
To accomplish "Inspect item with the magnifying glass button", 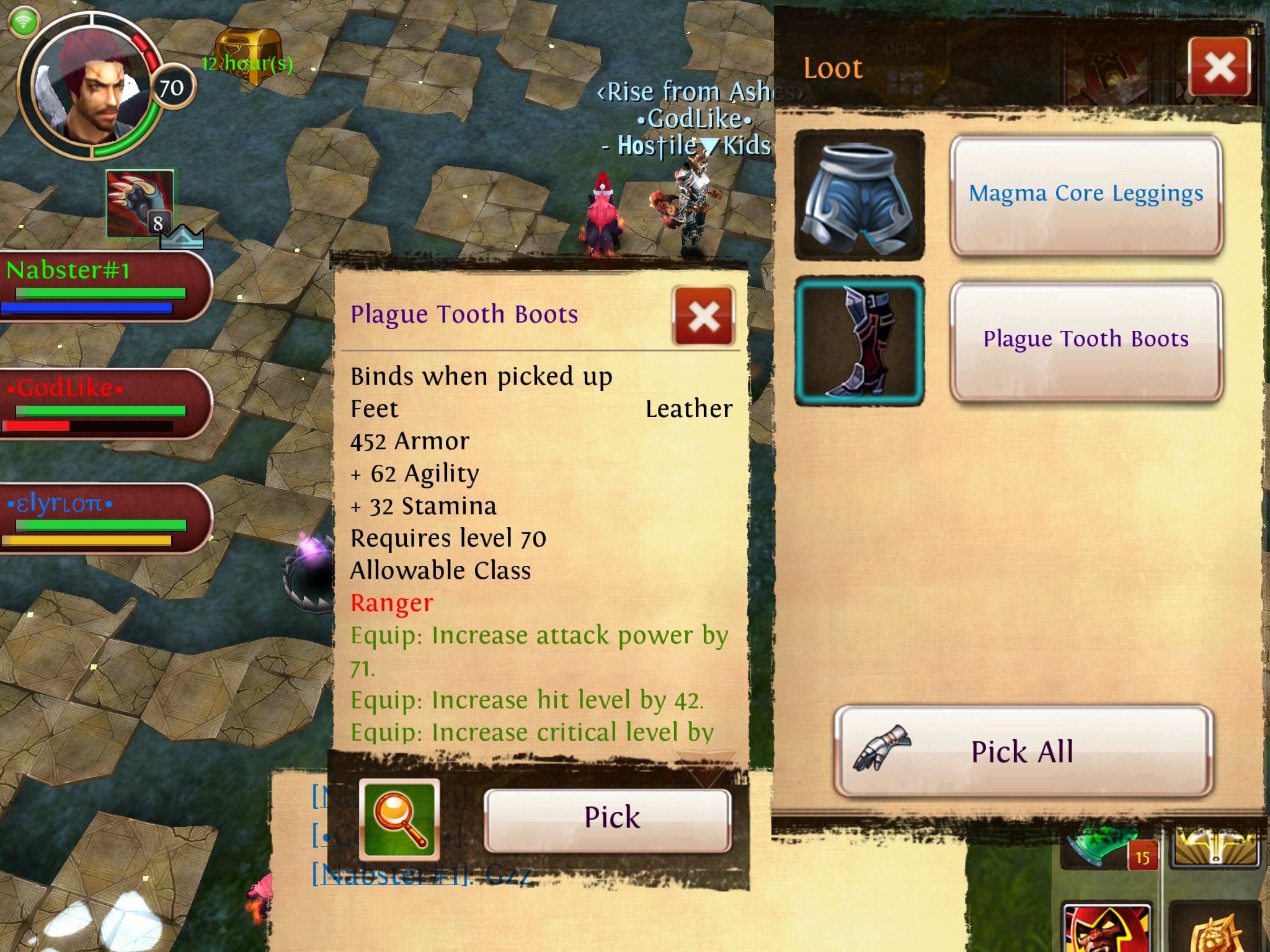I will [x=400, y=819].
